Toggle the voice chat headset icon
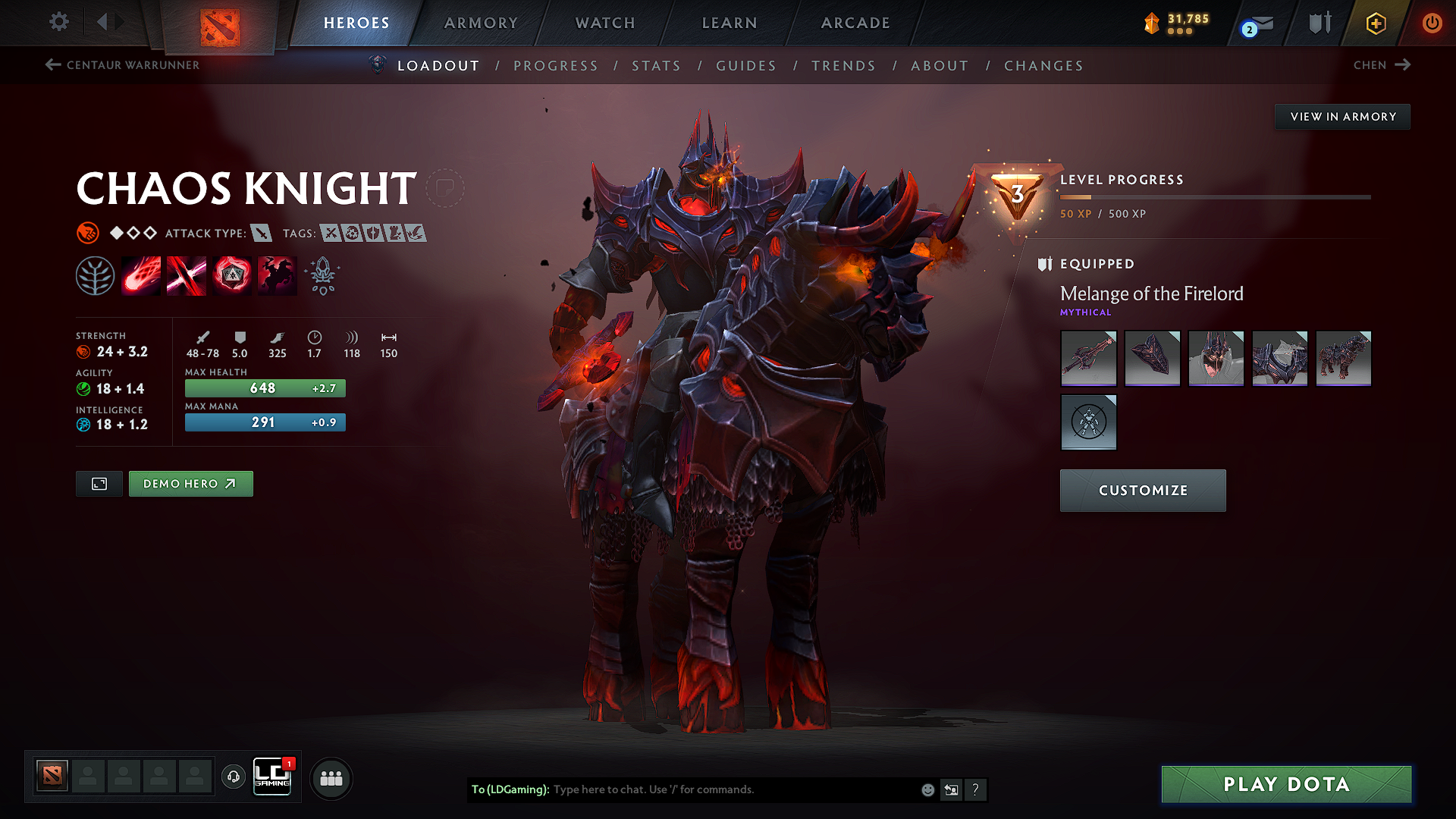 [234, 778]
